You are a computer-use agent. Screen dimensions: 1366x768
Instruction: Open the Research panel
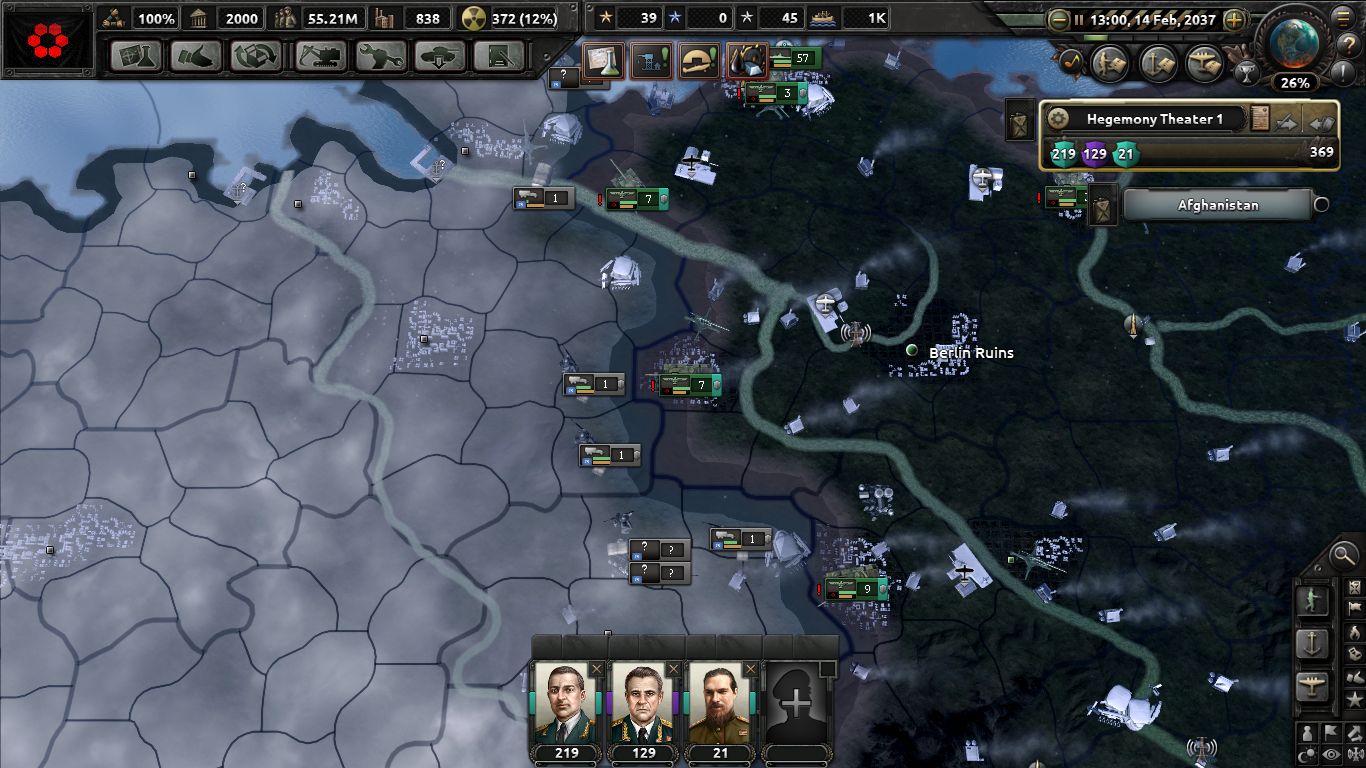tap(135, 57)
